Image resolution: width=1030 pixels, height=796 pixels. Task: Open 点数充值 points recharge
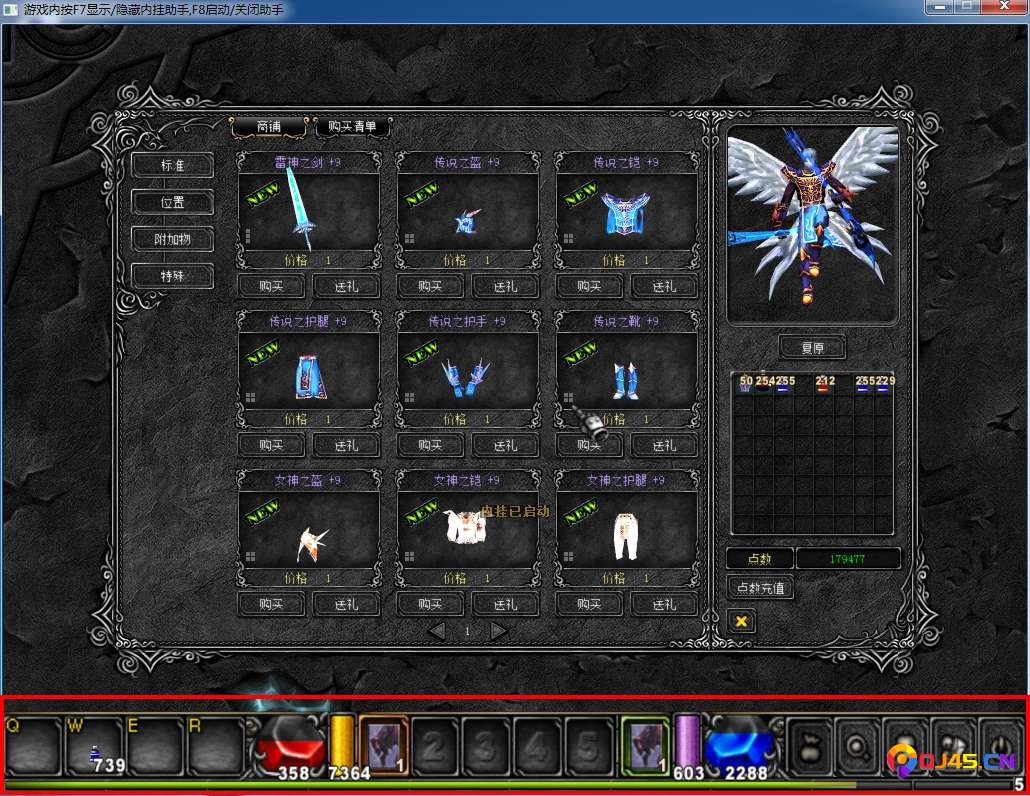[760, 587]
